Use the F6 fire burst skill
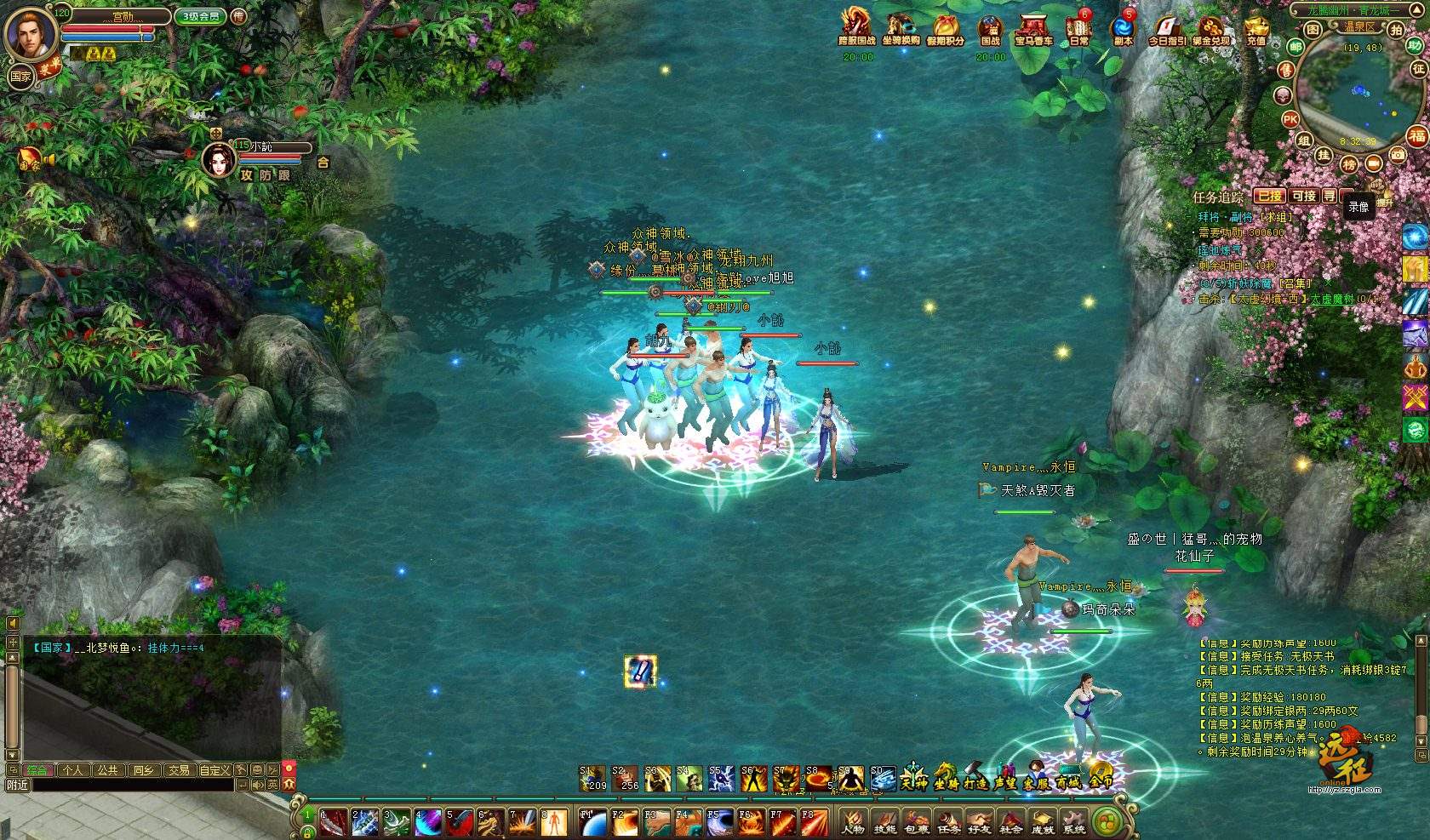 pos(752,822)
